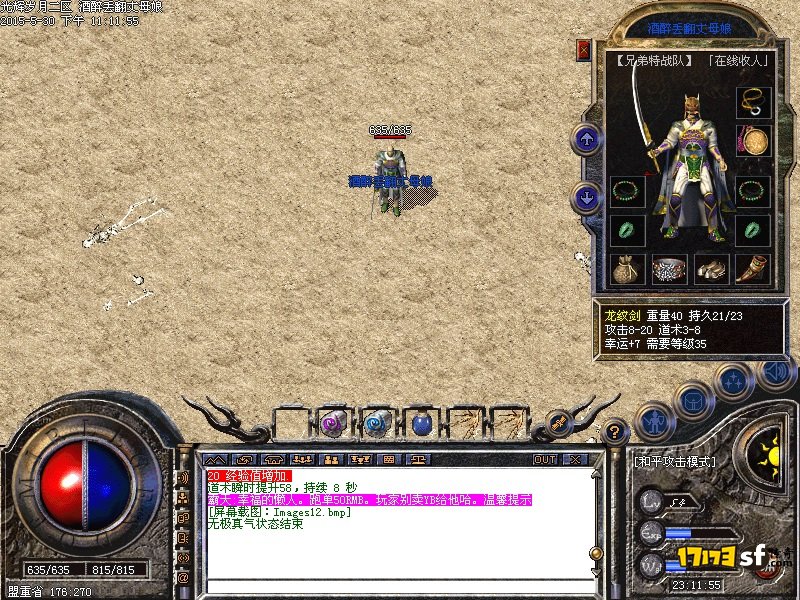The width and height of the screenshot is (800, 600).
Task: Select the jeweled belt slot
Action: 668,268
